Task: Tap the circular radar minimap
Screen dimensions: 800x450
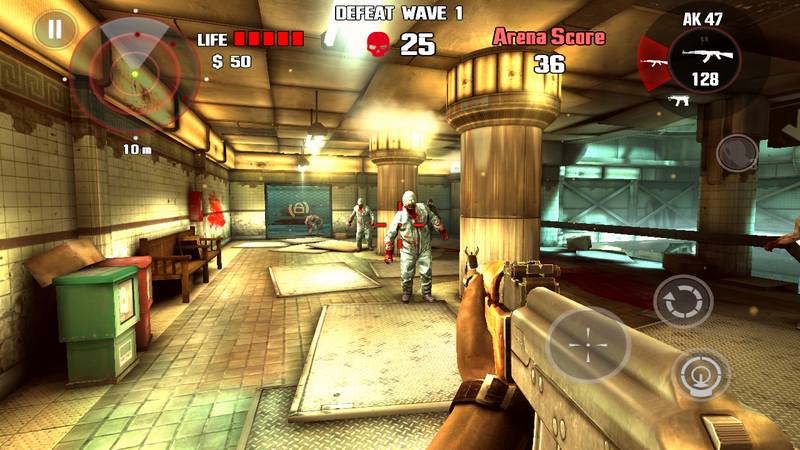Action: (134, 70)
